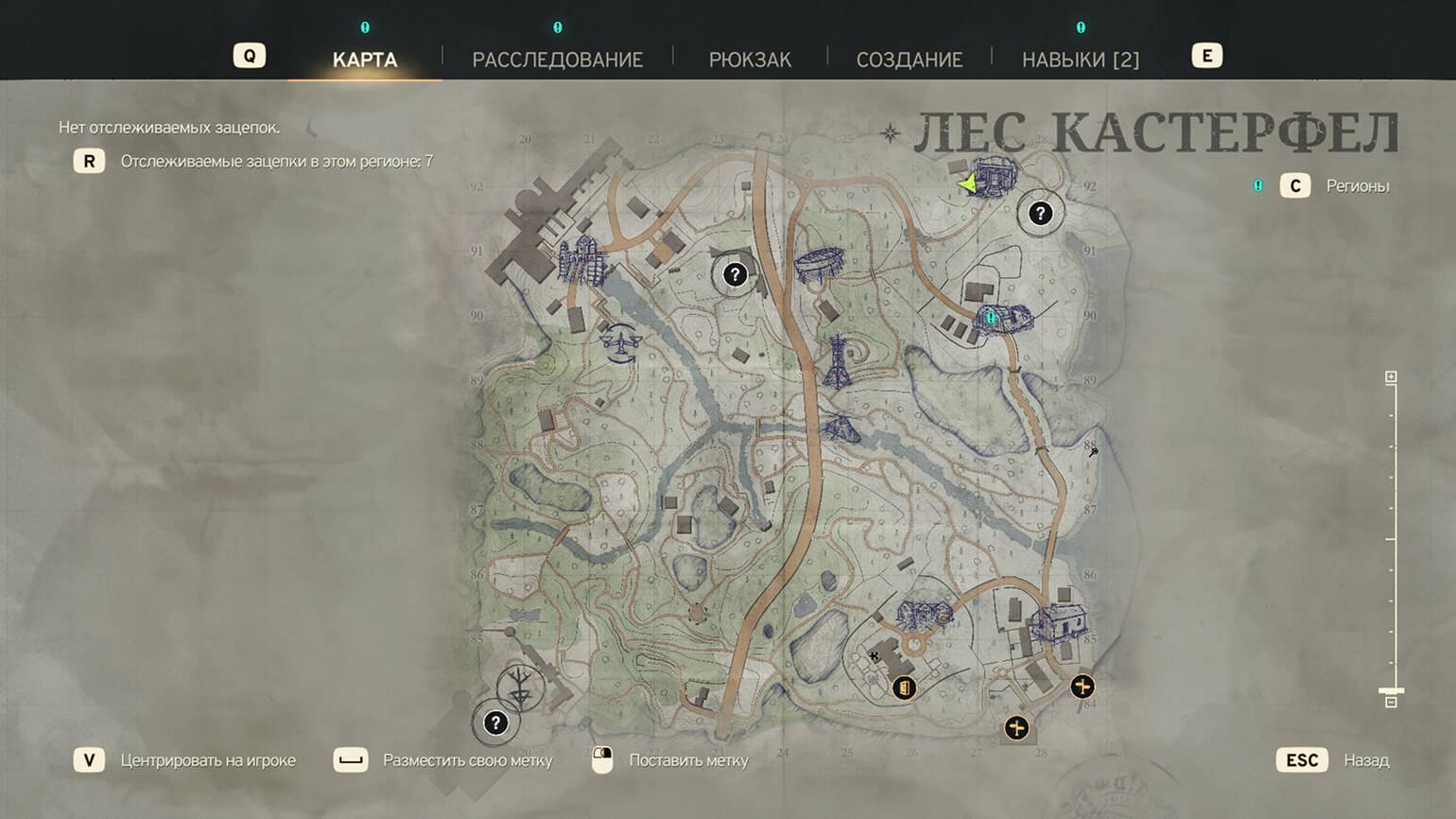Select the question mark marker beside the main road

pyautogui.click(x=735, y=274)
